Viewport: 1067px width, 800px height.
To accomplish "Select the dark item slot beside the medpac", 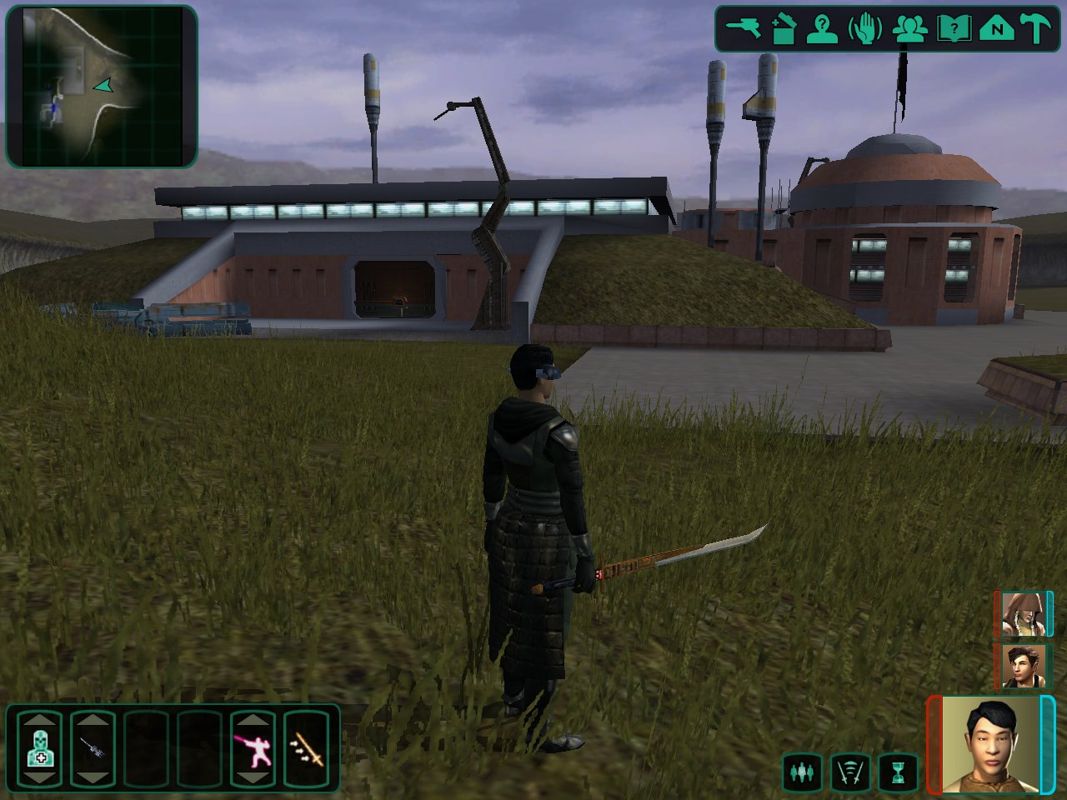I will 92,748.
